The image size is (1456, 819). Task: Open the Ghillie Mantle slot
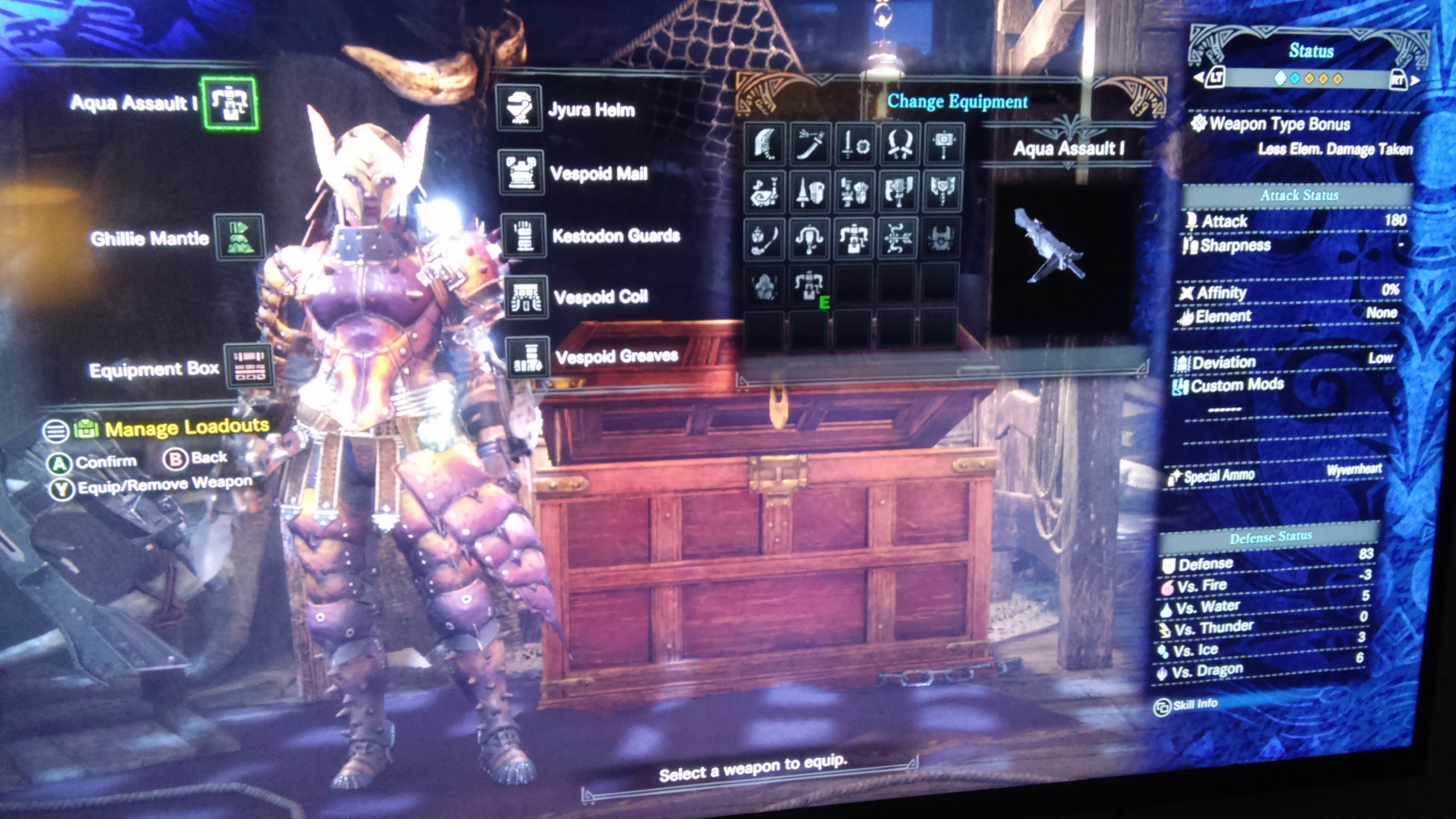coord(239,237)
